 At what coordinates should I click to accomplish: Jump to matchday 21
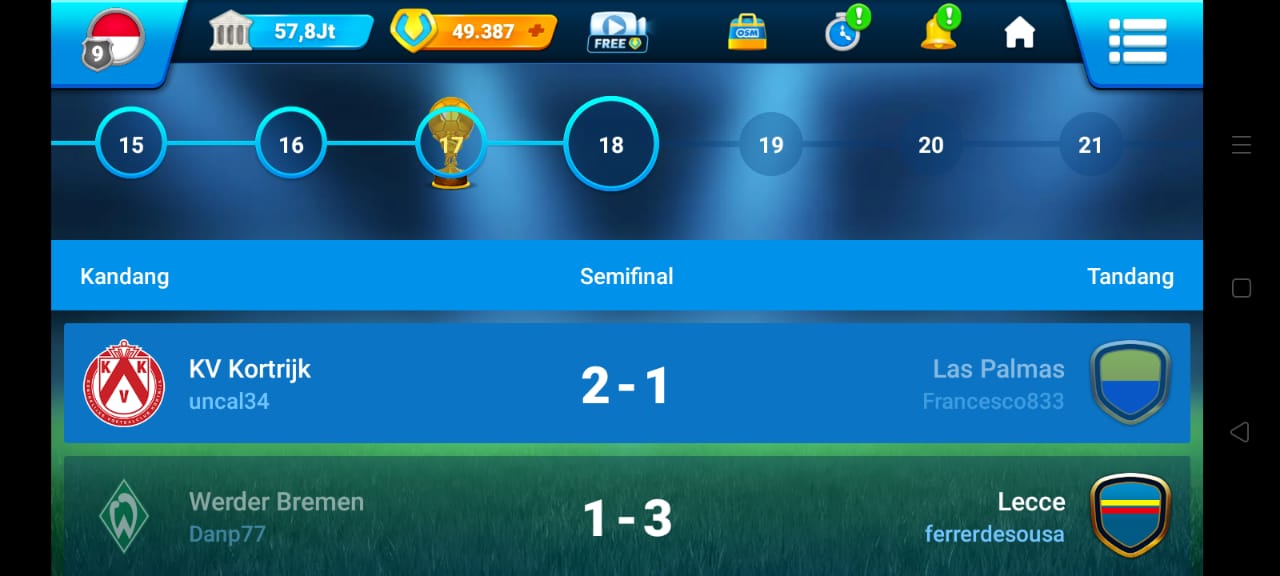pyautogui.click(x=1090, y=145)
